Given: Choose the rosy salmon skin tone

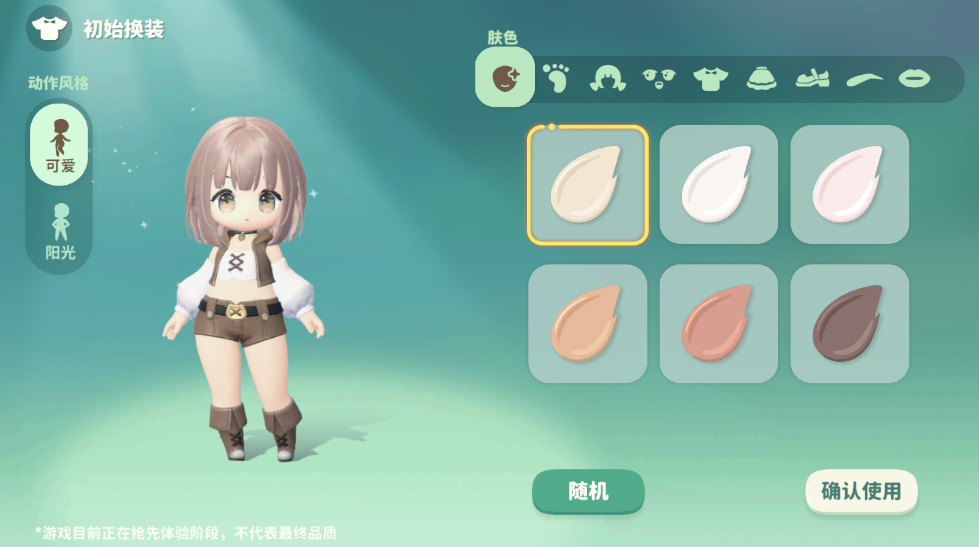Looking at the screenshot, I should (719, 323).
